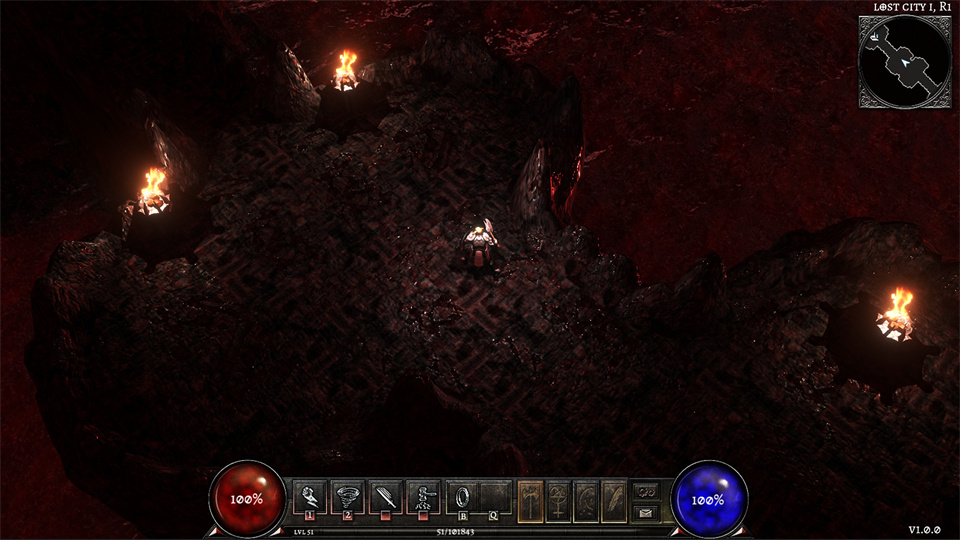Click the circular Lost City minimap

click(904, 60)
